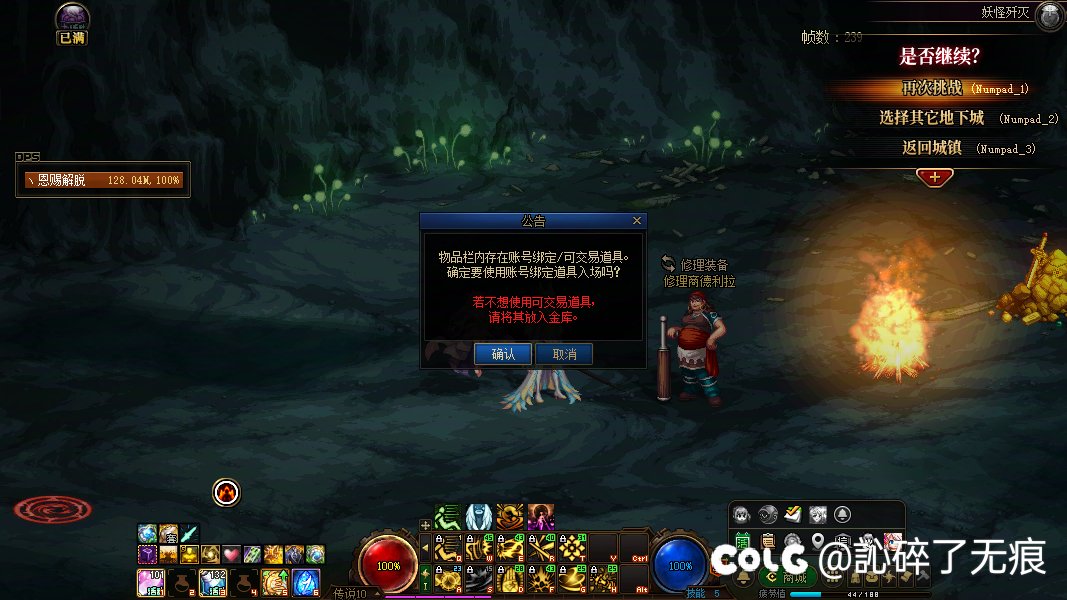Click the 恩赐解脱 DPS meter entry
This screenshot has height=600, width=1067.
click(x=103, y=180)
